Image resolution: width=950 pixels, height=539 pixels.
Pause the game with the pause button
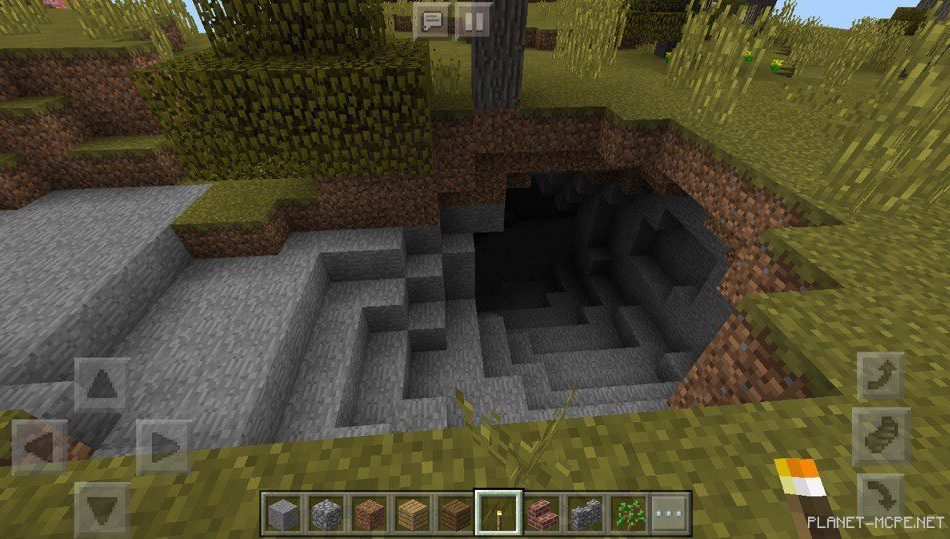click(472, 20)
